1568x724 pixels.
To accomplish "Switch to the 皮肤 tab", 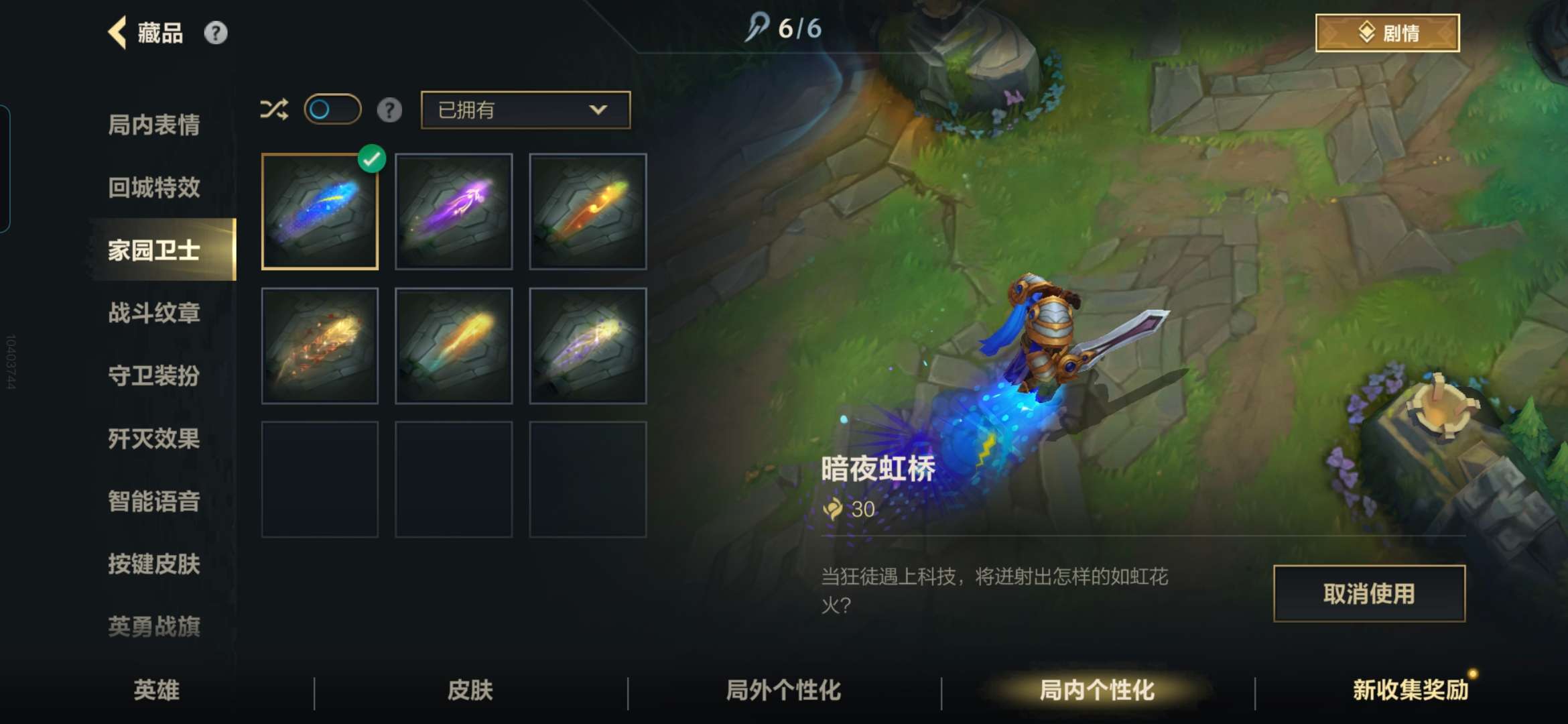I will click(470, 690).
